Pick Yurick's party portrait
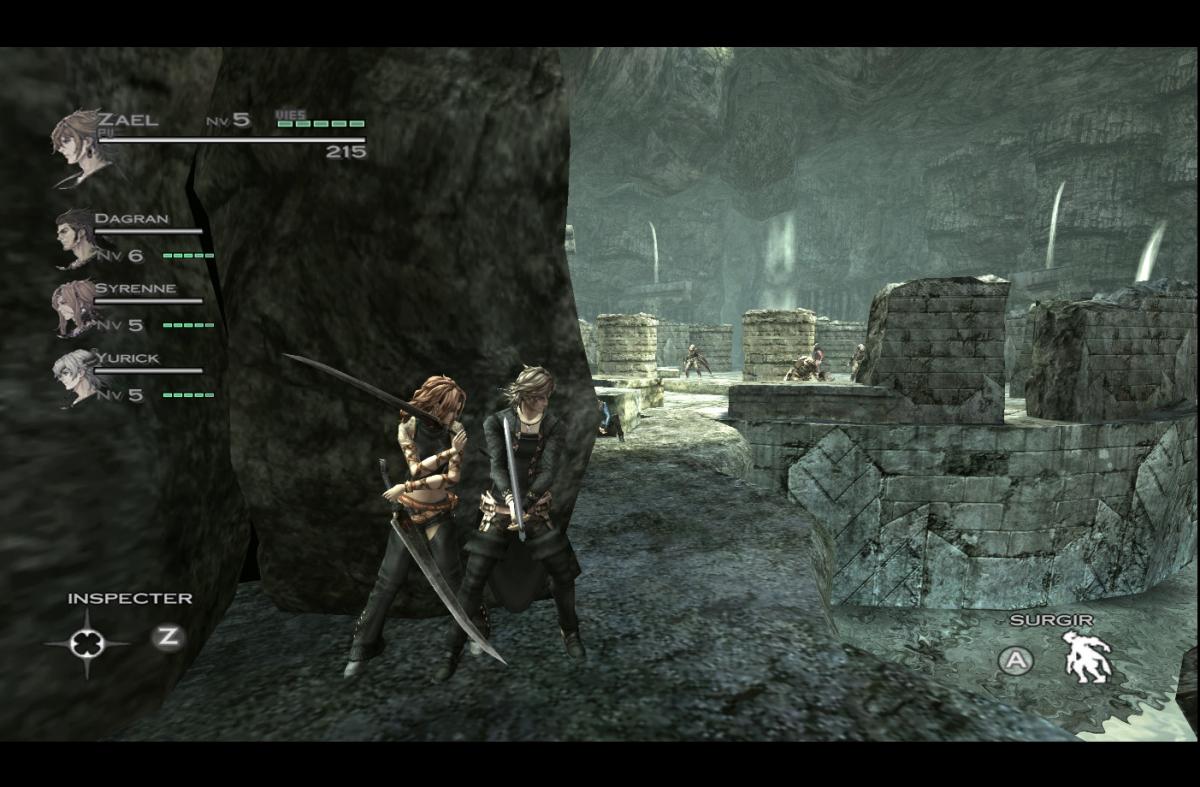1200x787 pixels. point(74,374)
